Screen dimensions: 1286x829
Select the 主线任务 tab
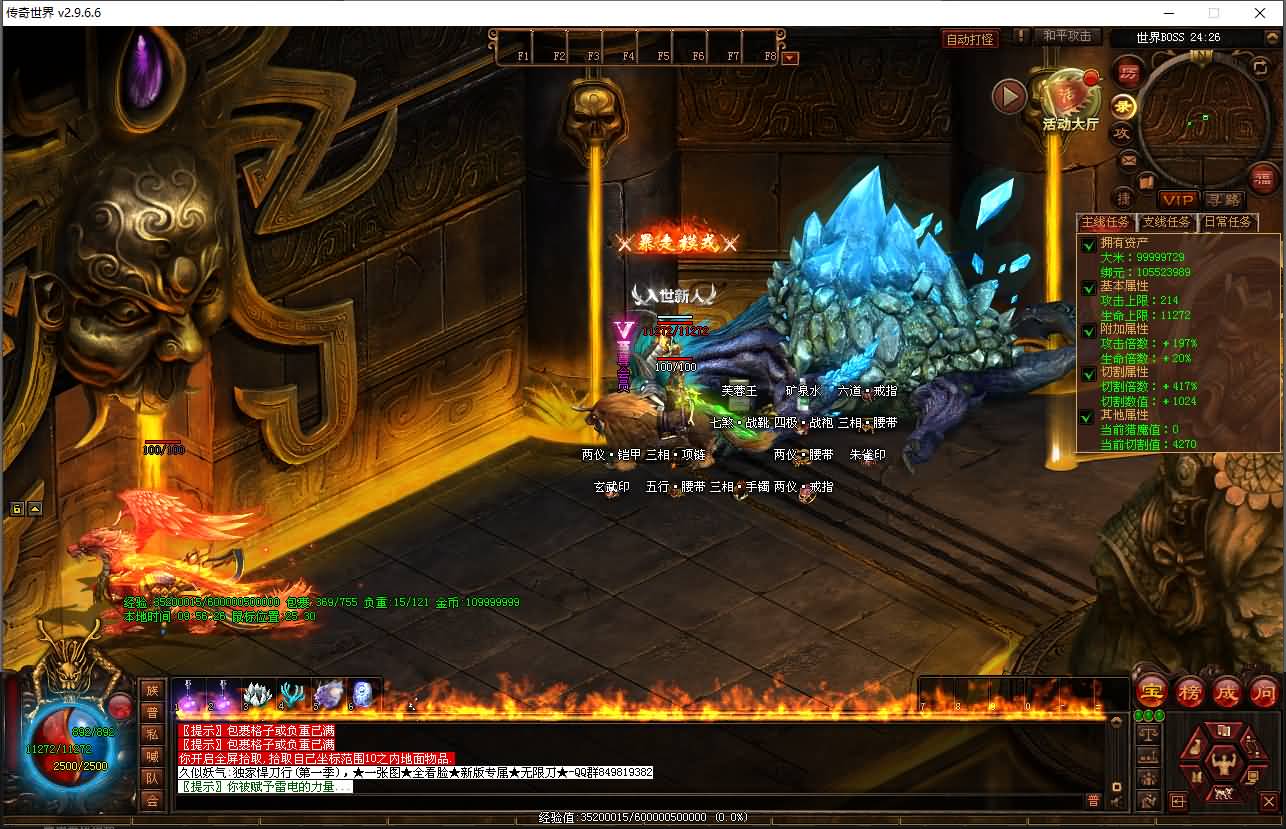(1106, 222)
